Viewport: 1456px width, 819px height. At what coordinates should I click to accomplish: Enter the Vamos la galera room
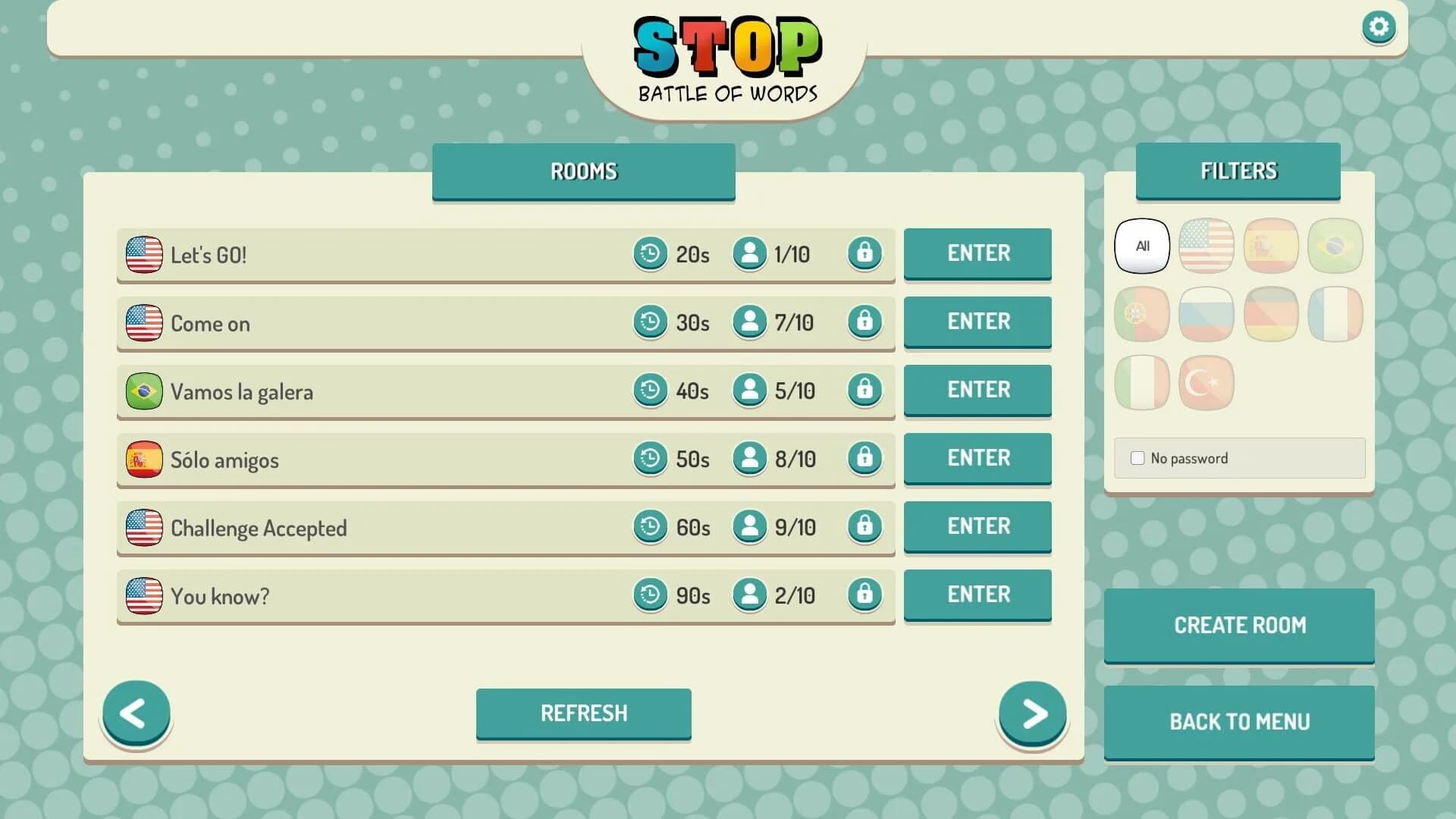point(977,390)
